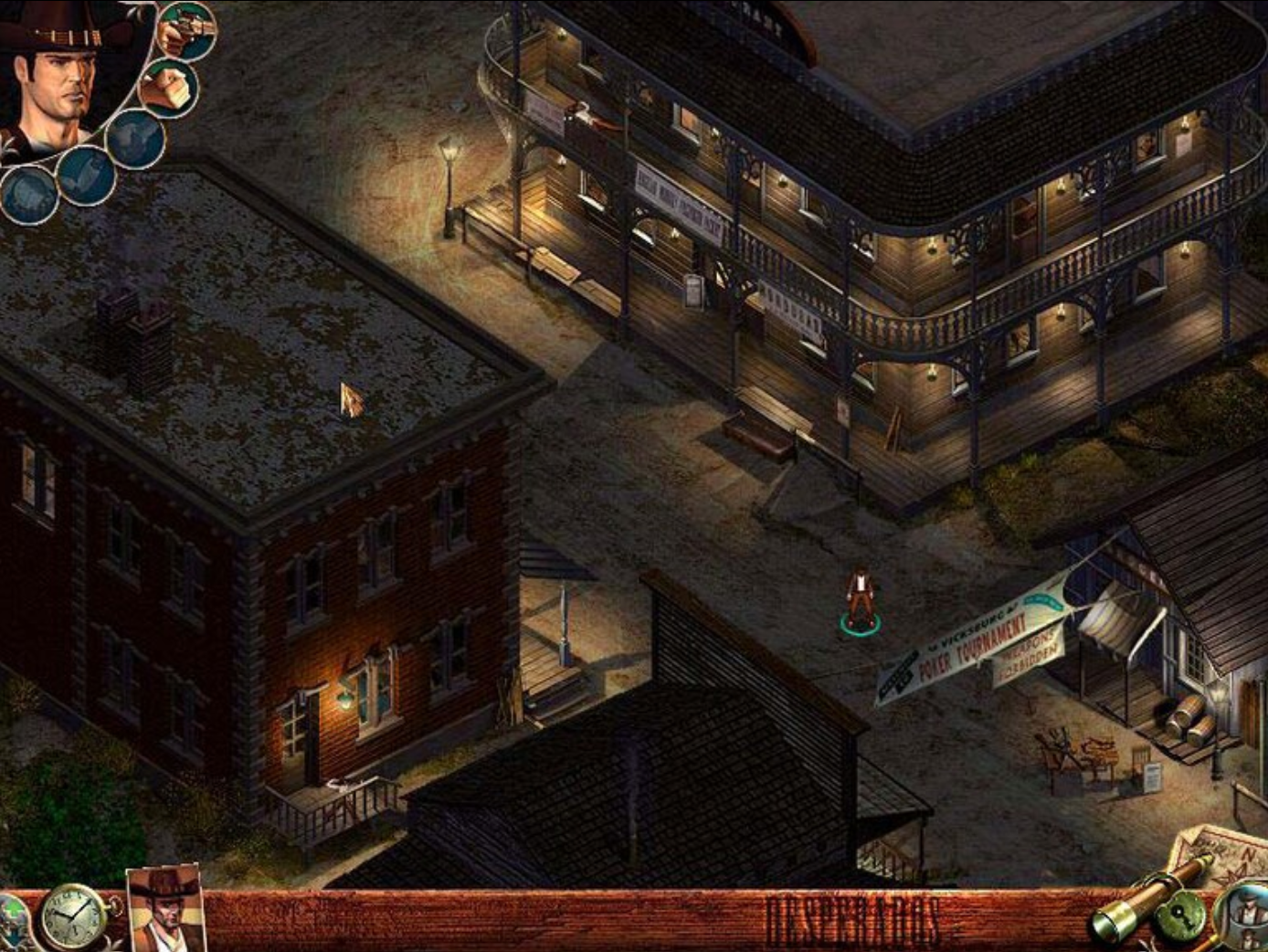Viewport: 1268px width, 952px height.
Task: Select the revolver shooting action icon
Action: [x=185, y=31]
